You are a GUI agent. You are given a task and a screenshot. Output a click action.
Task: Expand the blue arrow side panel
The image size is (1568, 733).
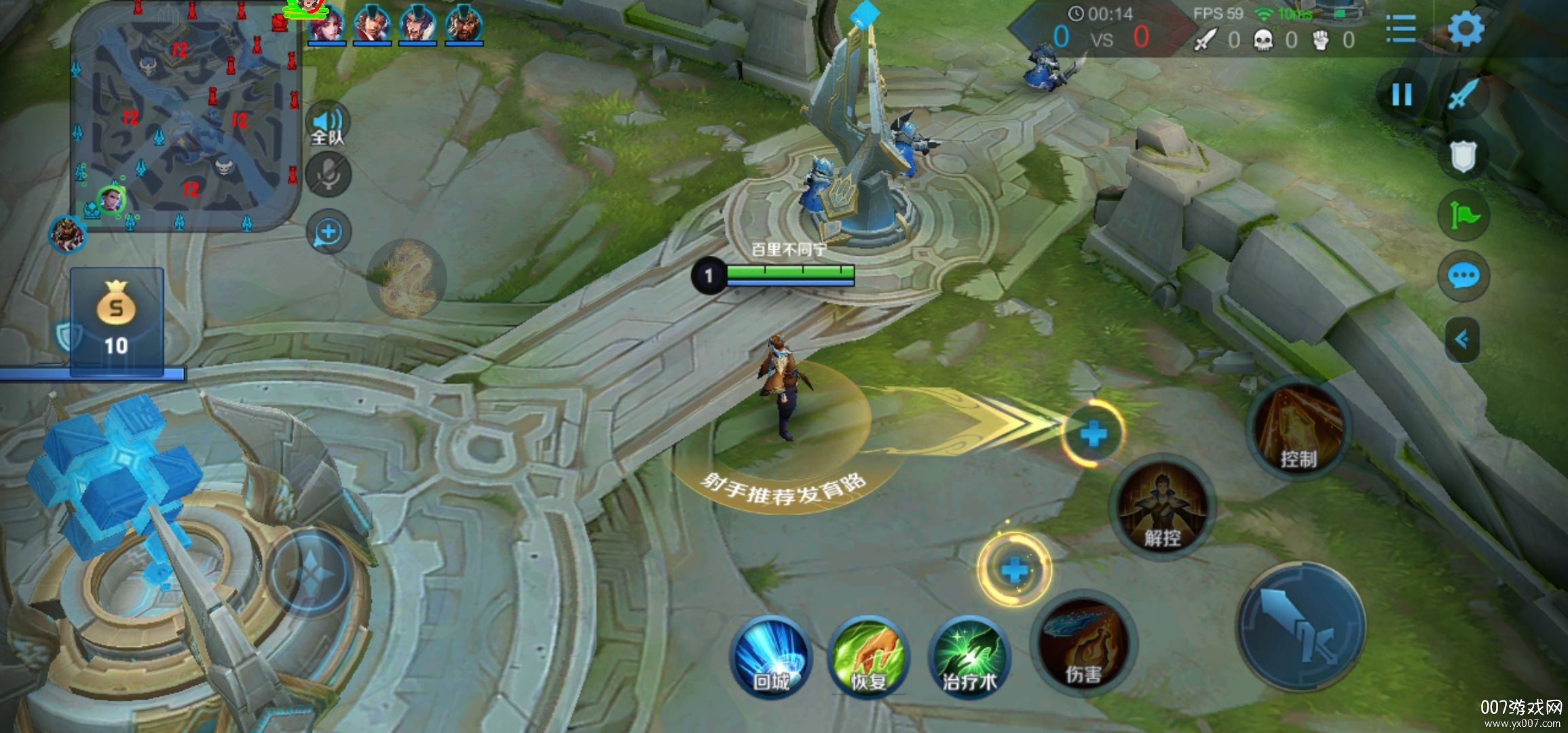[1462, 339]
